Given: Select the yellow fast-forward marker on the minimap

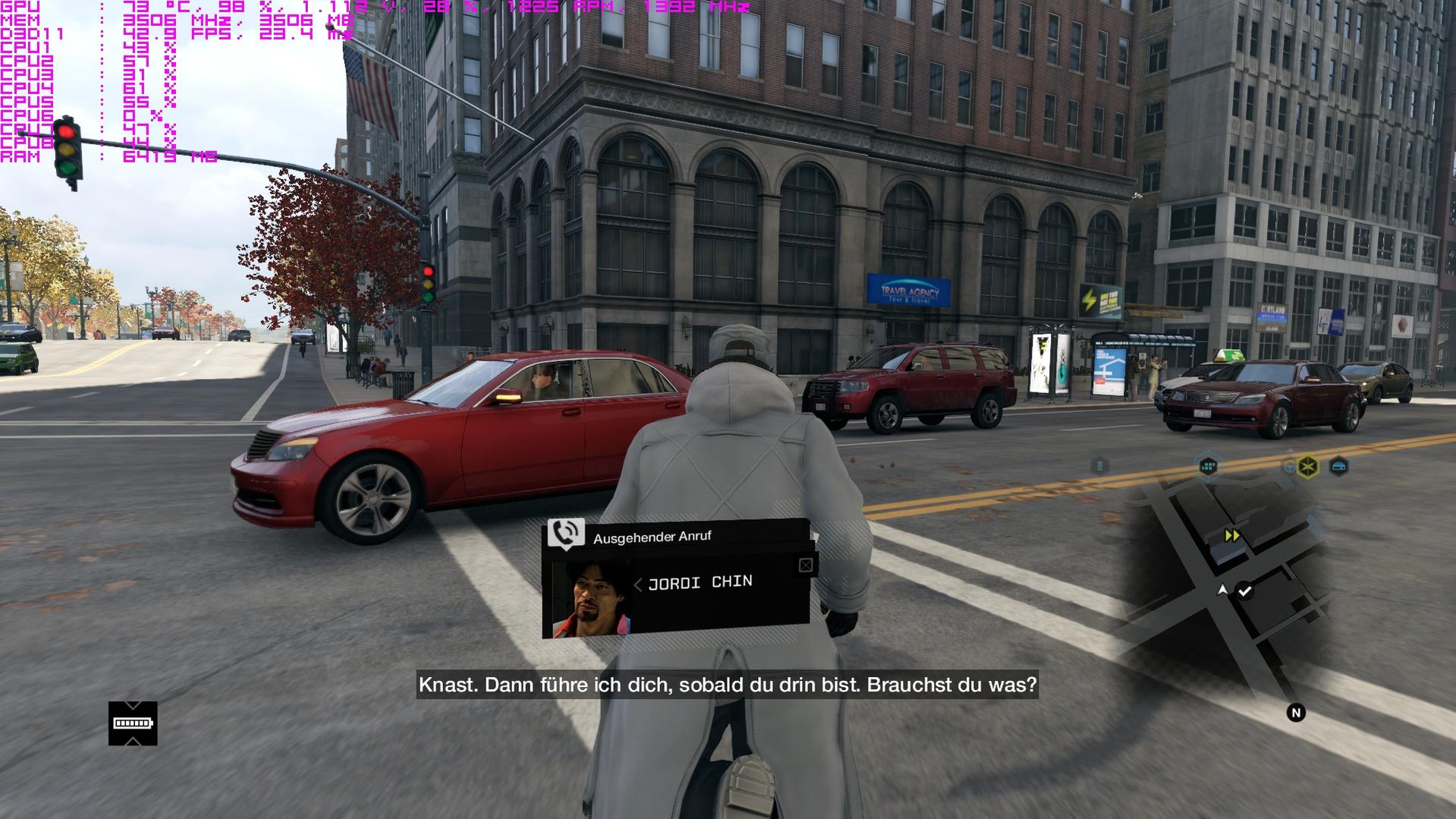Looking at the screenshot, I should 1232,536.
